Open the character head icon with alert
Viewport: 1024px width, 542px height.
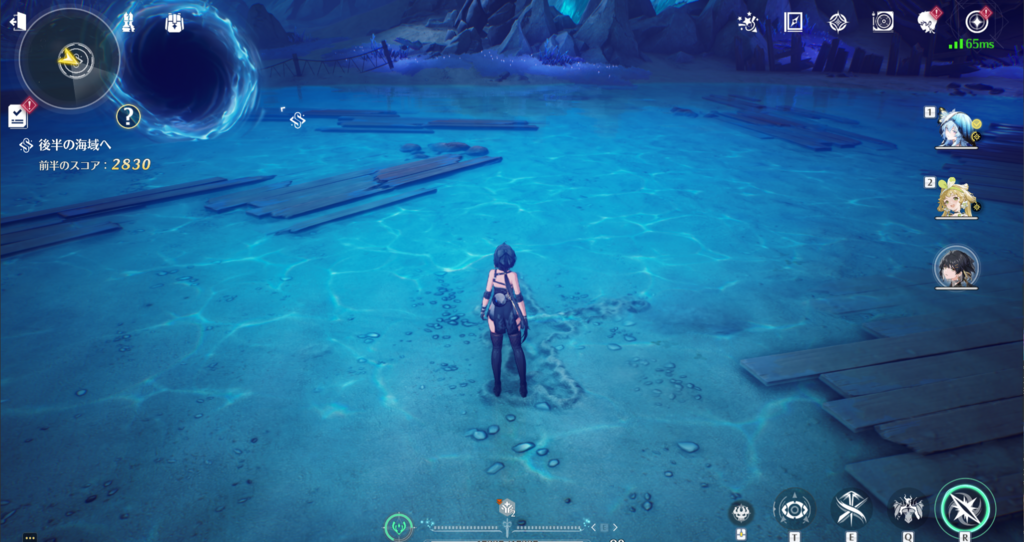[x=927, y=22]
